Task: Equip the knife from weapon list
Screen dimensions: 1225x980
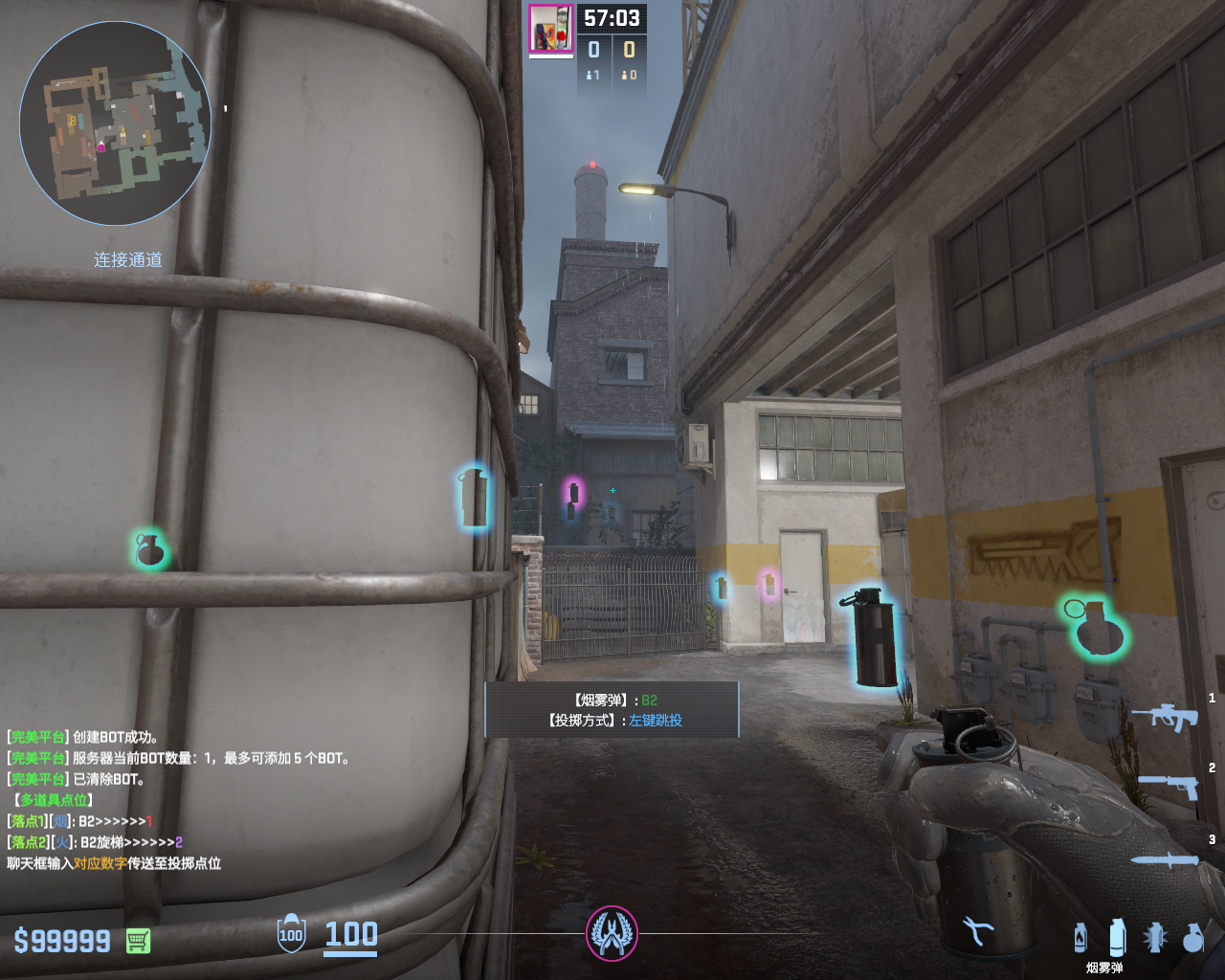Action: pyautogui.click(x=1164, y=859)
